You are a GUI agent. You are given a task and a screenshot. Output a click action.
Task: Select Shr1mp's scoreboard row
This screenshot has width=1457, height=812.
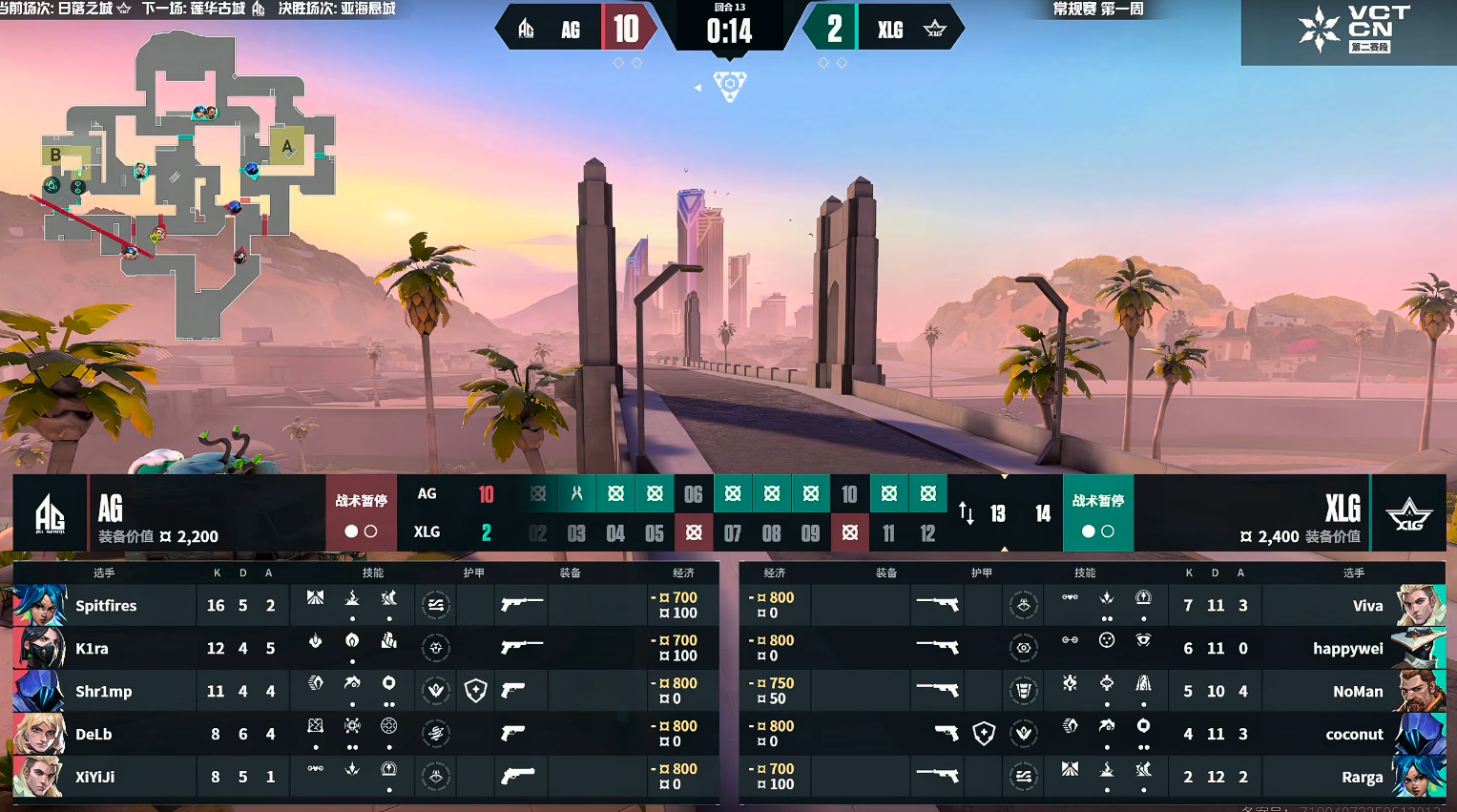click(x=363, y=691)
